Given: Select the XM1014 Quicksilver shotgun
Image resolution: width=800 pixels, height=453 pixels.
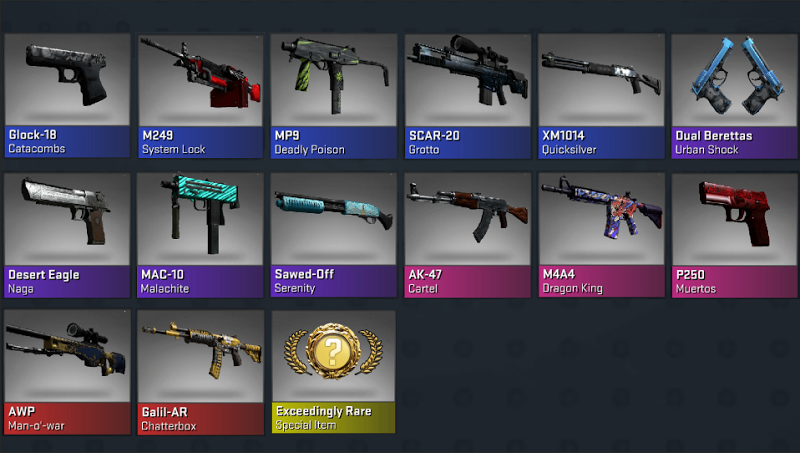Looking at the screenshot, I should (x=600, y=96).
